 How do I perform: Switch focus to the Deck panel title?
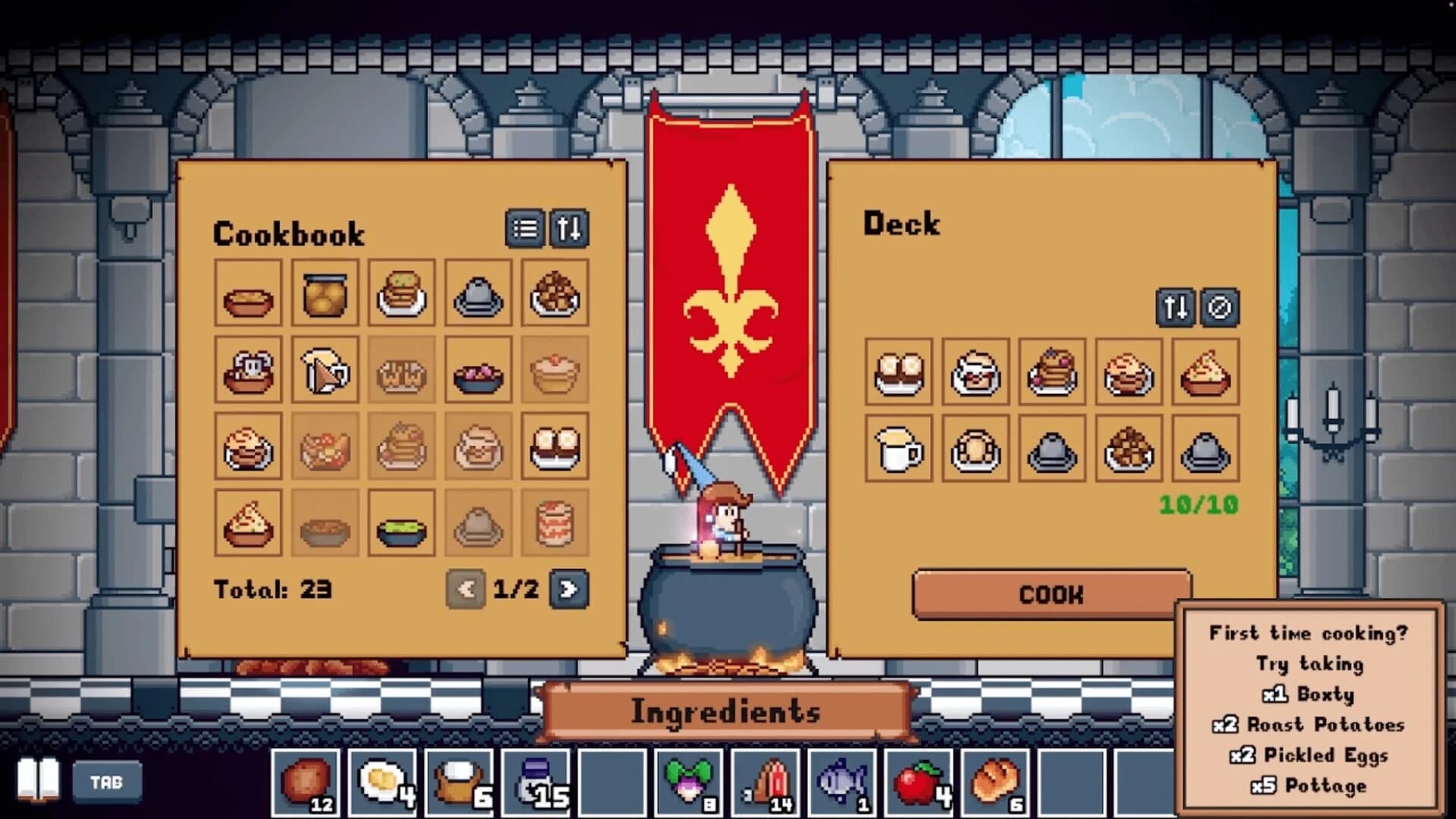(x=902, y=224)
